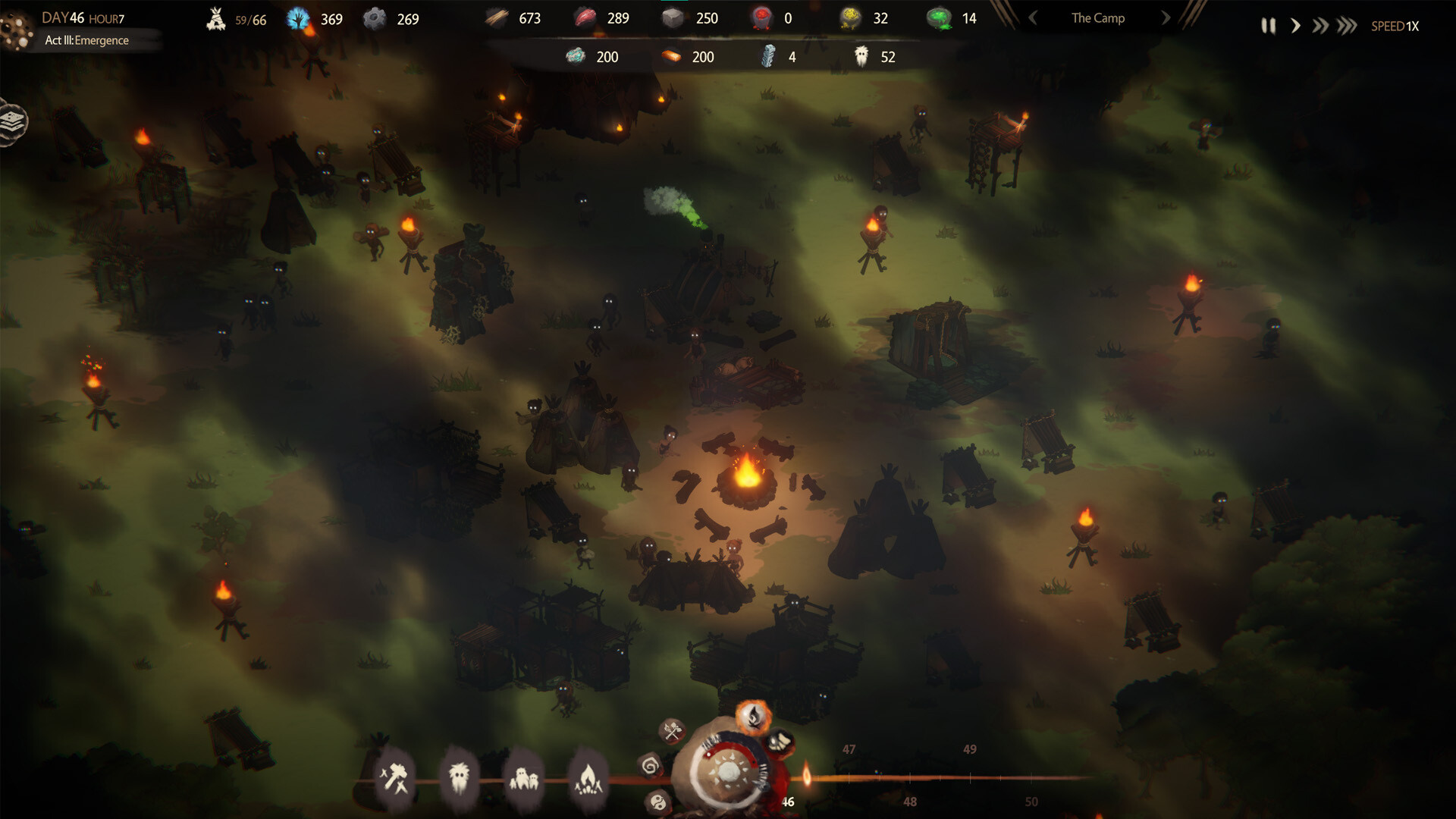Open the map layers icon on the left edge
This screenshot has height=819, width=1456.
[x=11, y=120]
